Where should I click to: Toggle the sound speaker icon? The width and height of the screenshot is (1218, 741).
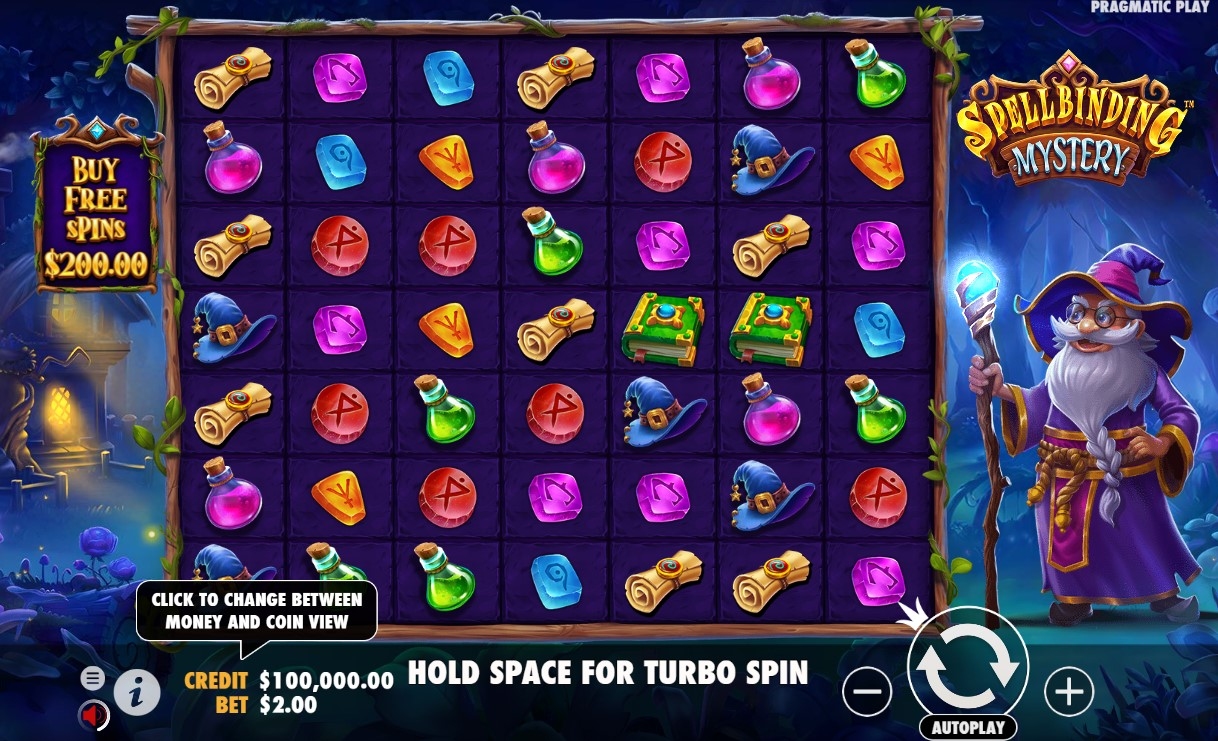coord(94,715)
